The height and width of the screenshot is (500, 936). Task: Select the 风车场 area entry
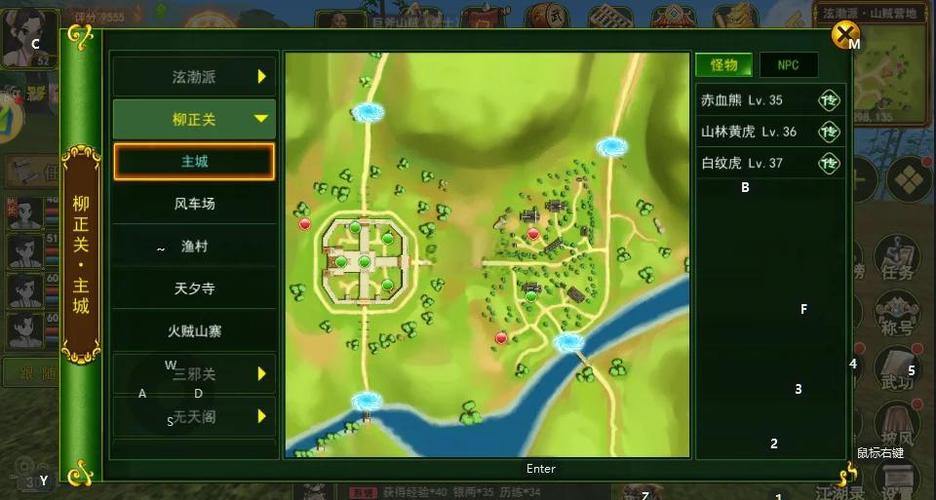(193, 204)
